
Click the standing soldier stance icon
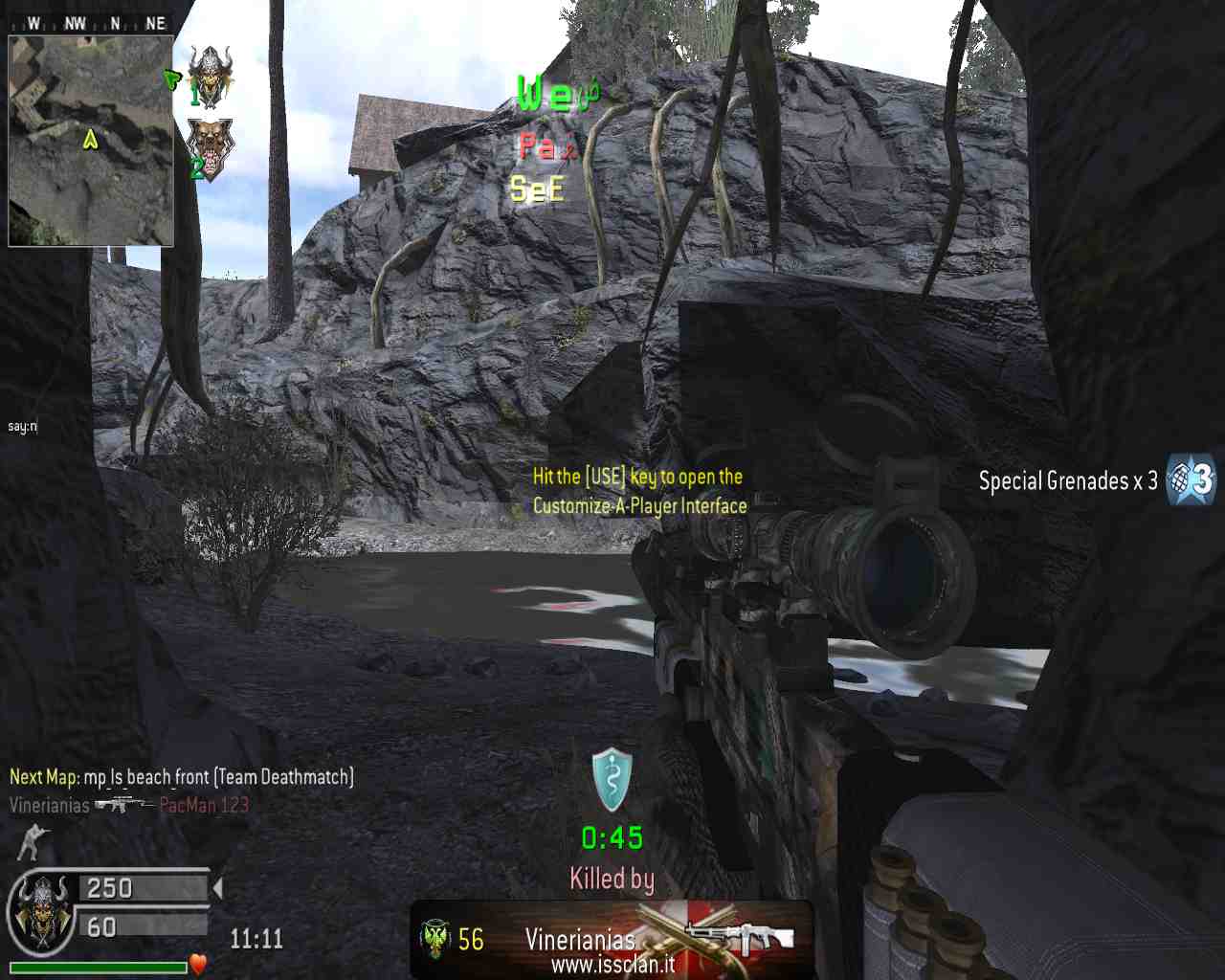pos(33,841)
